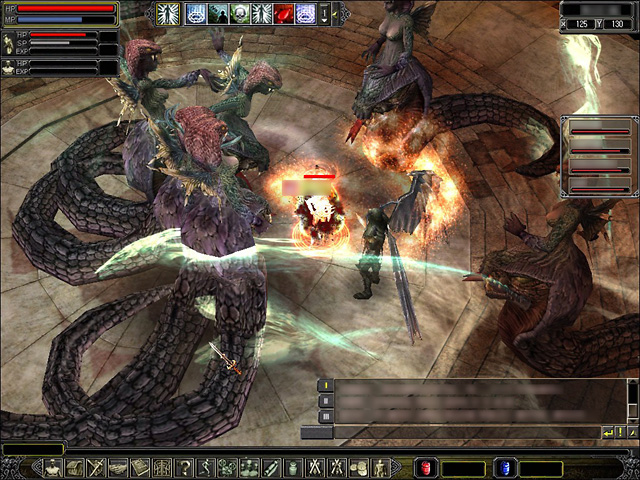Click the yellow exclamation chat button
This screenshot has height=480, width=640.
pyautogui.click(x=620, y=432)
